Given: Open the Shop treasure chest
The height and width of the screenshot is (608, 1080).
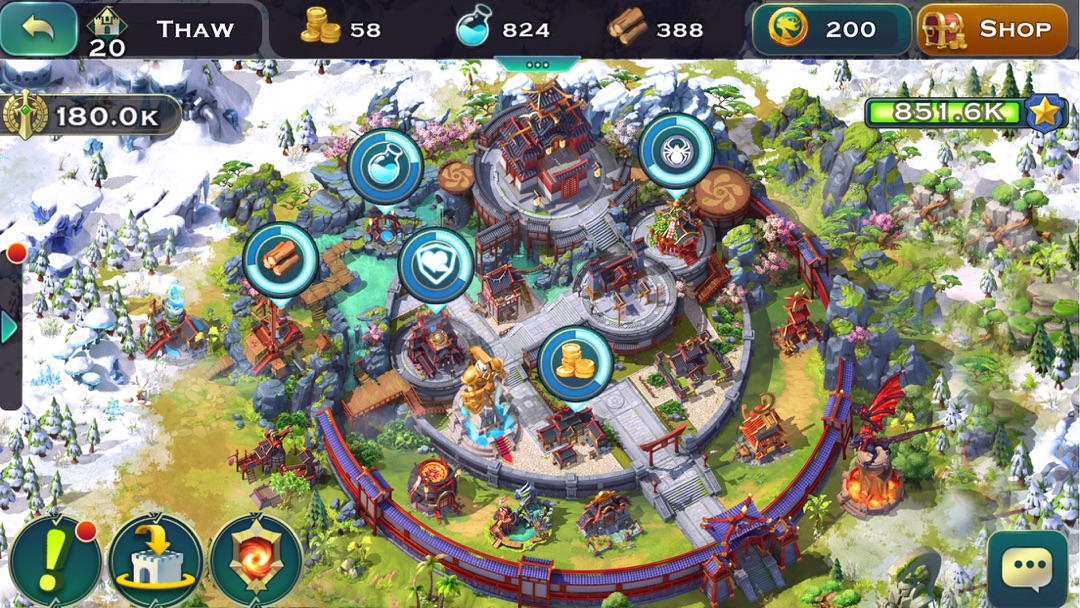Looking at the screenshot, I should click(992, 29).
